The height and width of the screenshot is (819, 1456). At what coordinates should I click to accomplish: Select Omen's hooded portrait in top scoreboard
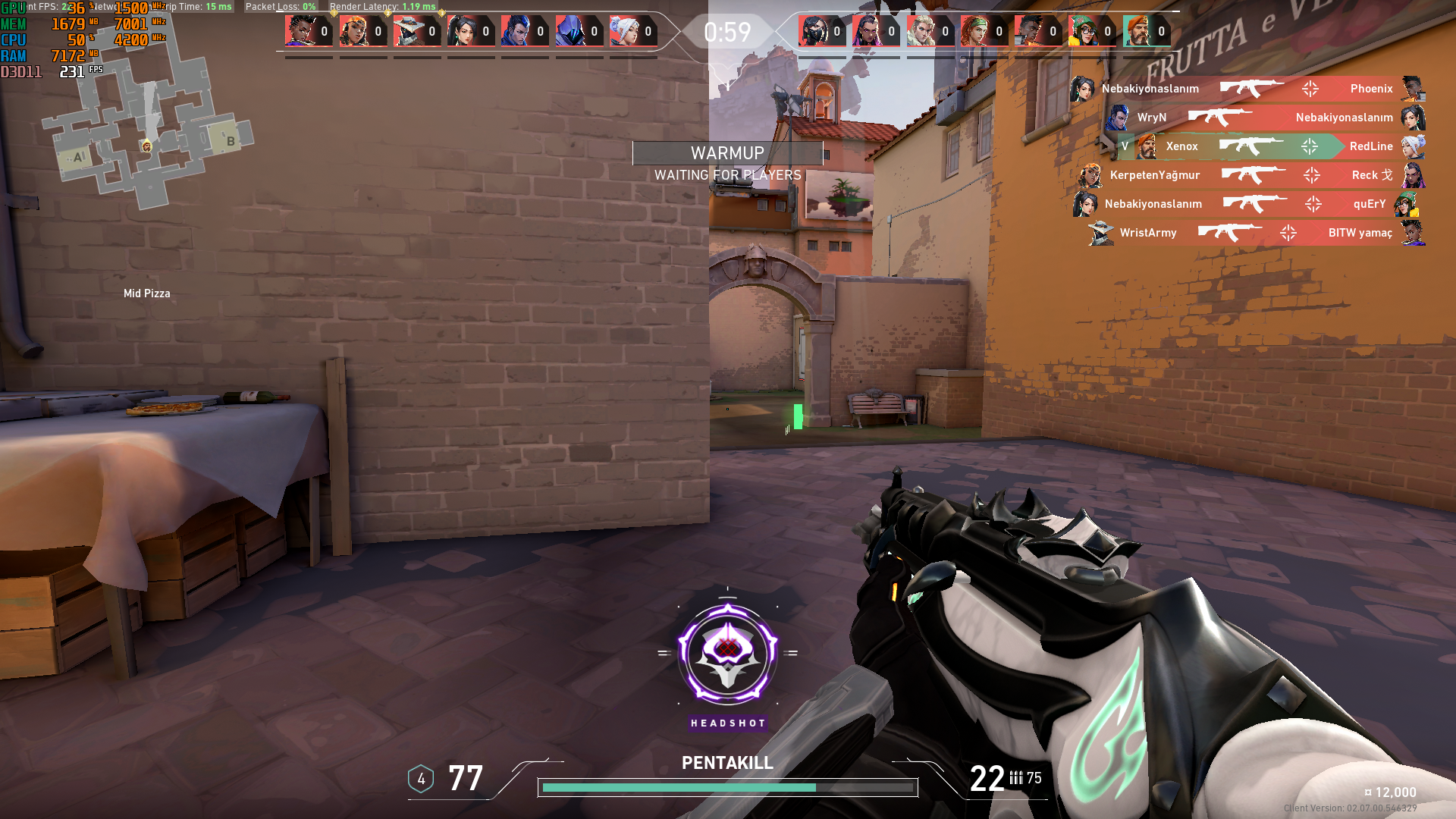[x=569, y=32]
